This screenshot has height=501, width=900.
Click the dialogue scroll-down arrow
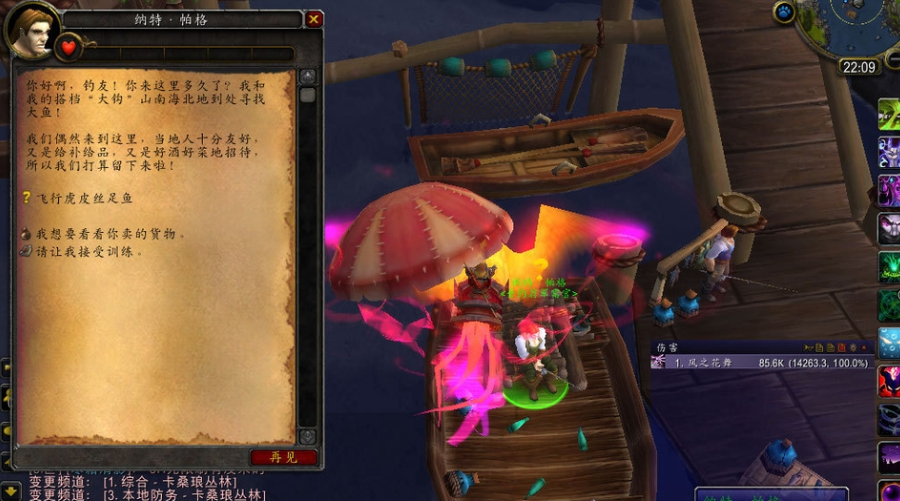pyautogui.click(x=308, y=436)
